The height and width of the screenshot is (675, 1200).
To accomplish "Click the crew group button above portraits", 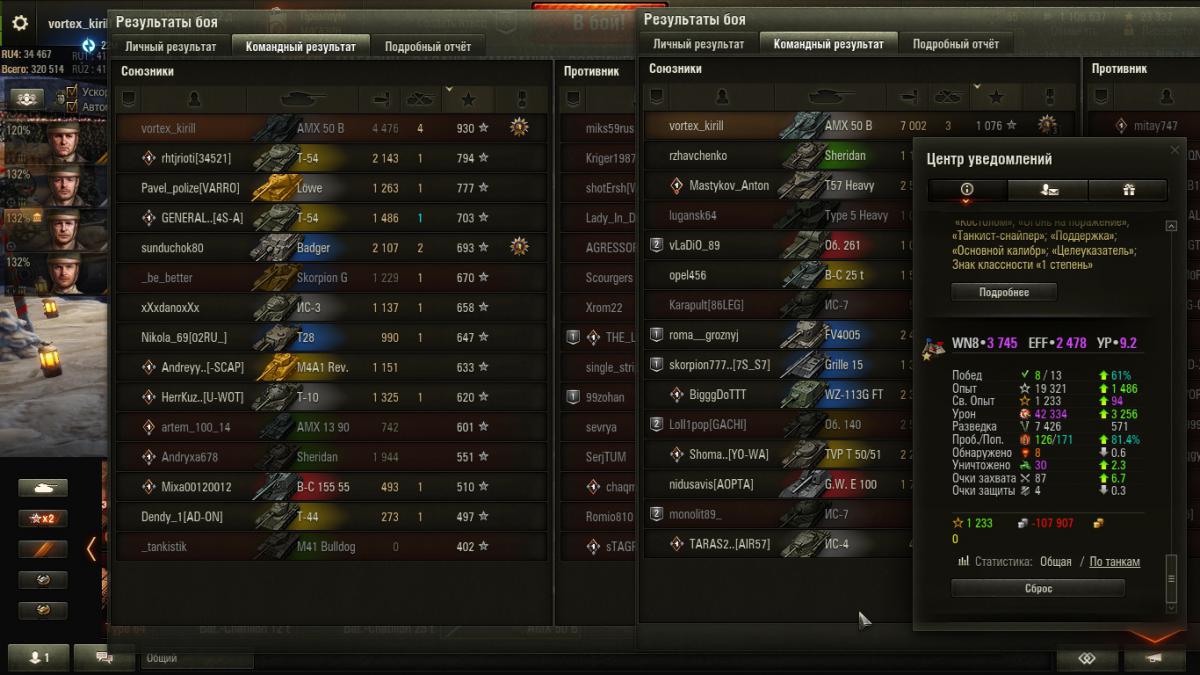I will [x=28, y=98].
